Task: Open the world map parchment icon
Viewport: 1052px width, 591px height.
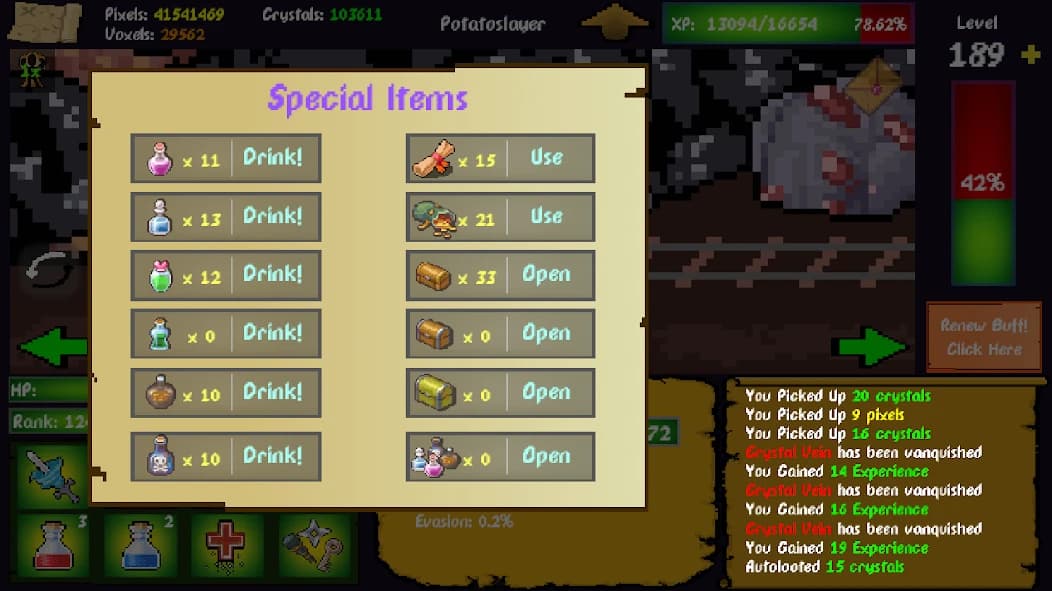Action: point(44,21)
